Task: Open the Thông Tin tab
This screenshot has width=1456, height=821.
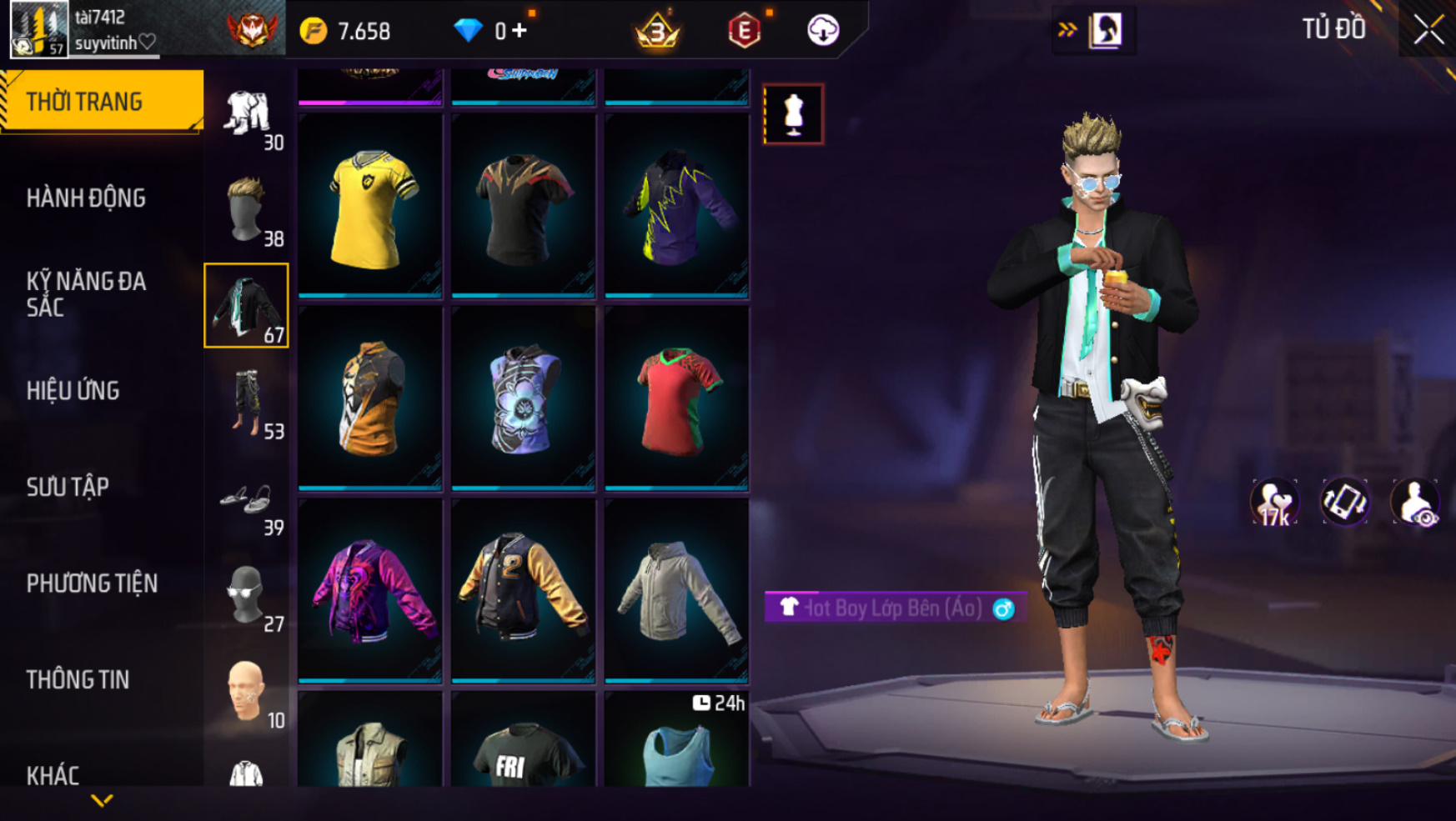Action: pyautogui.click(x=78, y=680)
